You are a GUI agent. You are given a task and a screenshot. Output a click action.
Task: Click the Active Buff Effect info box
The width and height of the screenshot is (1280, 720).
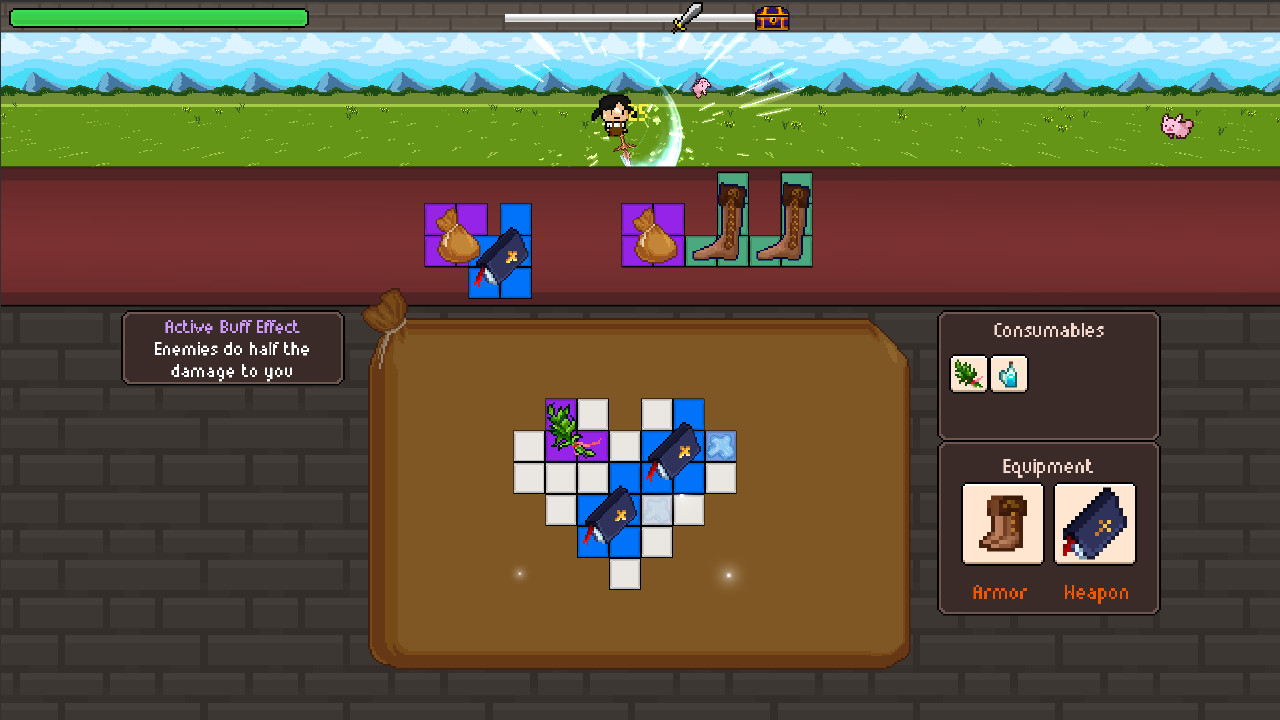pos(232,348)
